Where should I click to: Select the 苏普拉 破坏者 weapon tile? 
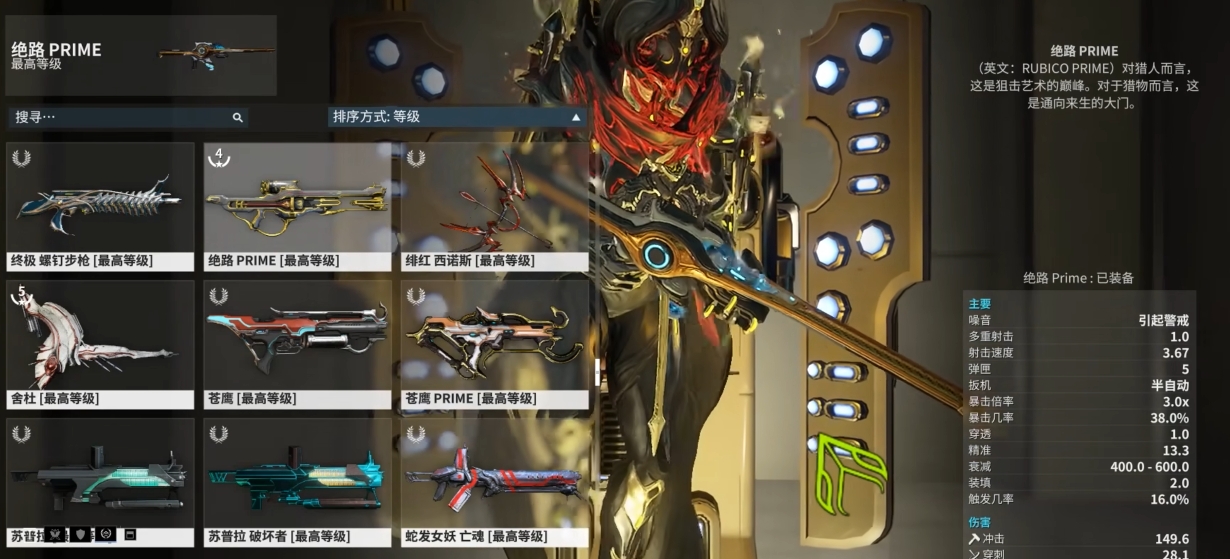[x=297, y=482]
